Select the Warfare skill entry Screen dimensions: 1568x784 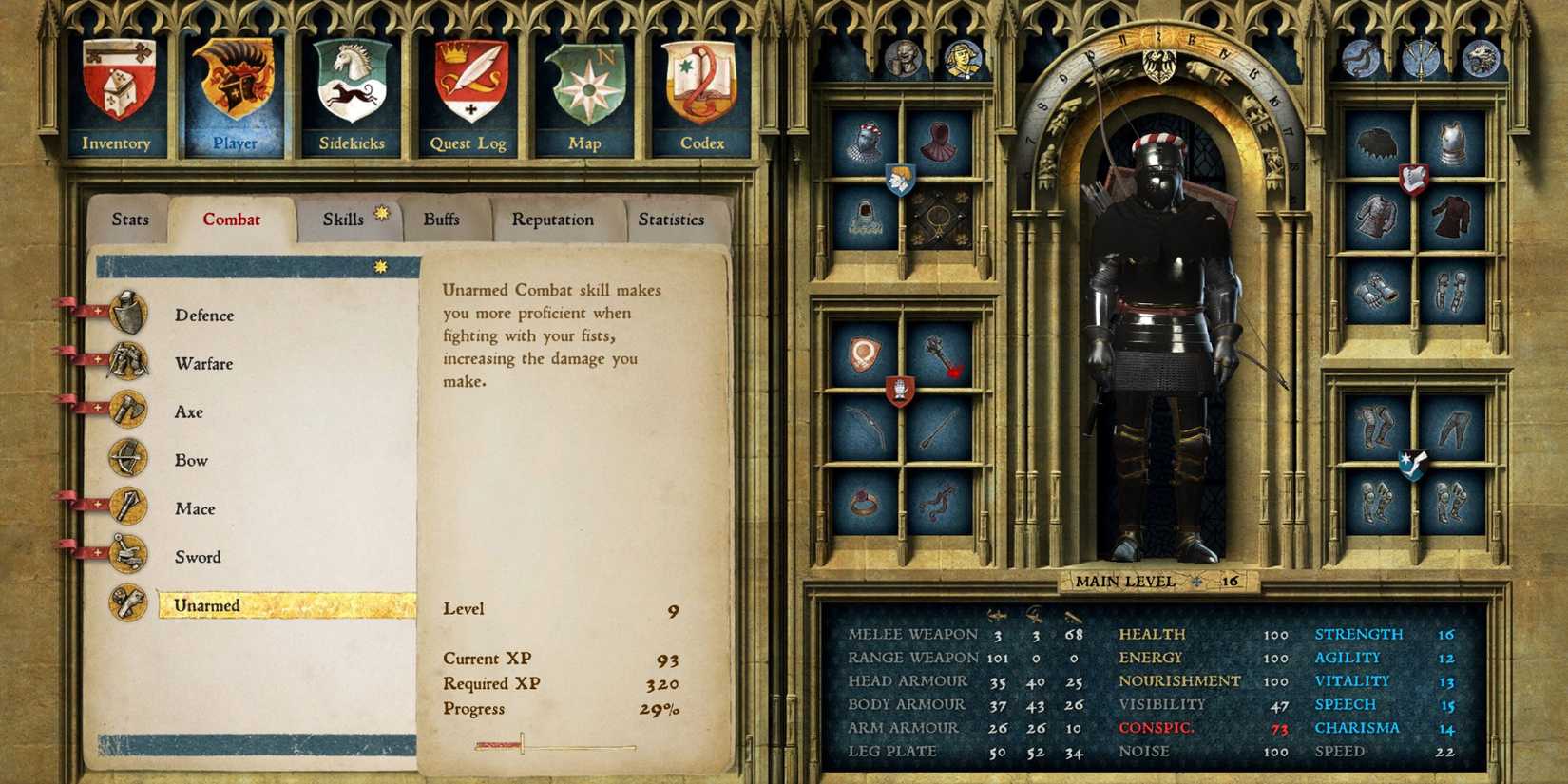pyautogui.click(x=203, y=362)
